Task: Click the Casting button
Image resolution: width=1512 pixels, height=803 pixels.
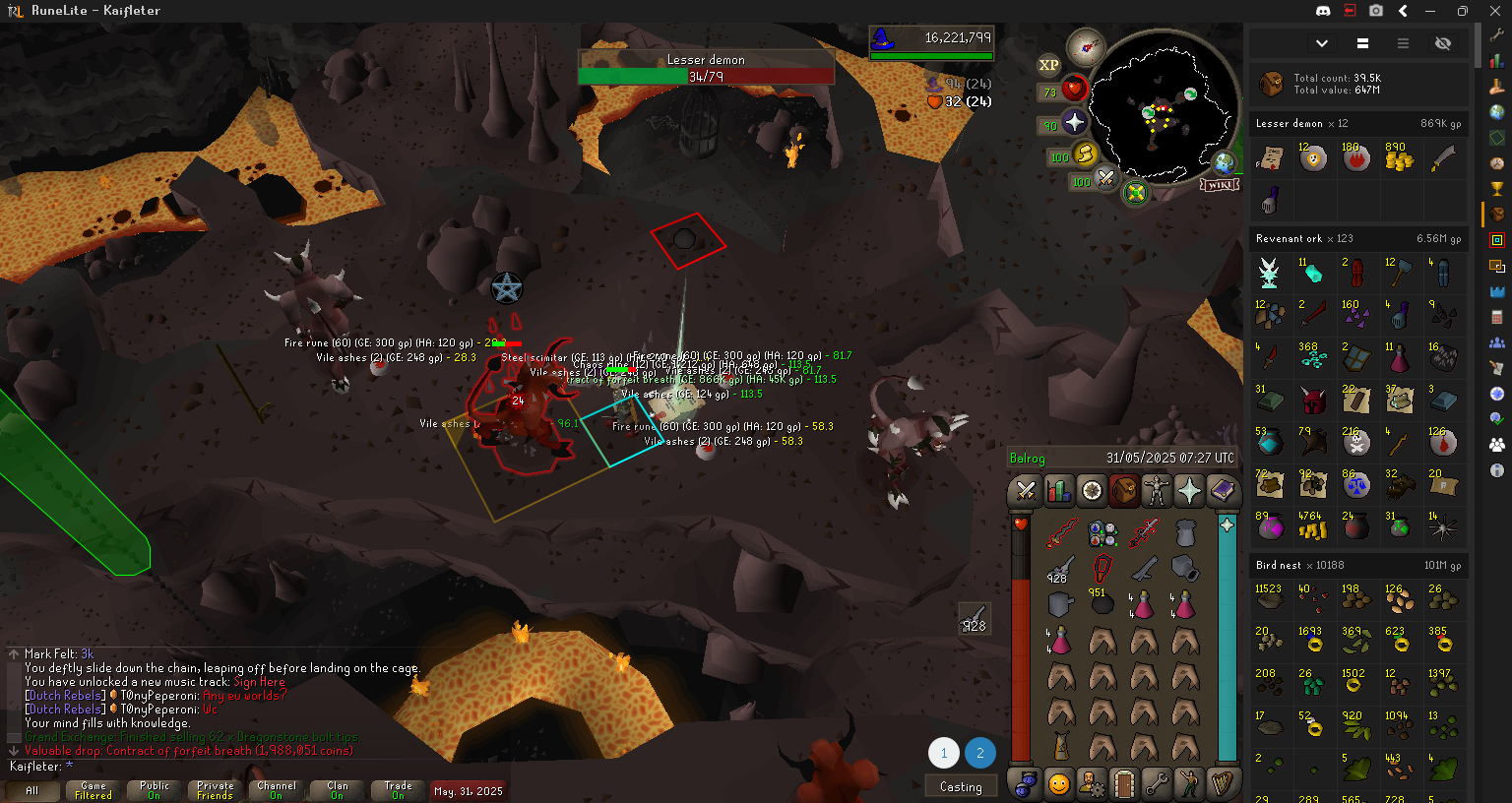Action: click(x=961, y=786)
